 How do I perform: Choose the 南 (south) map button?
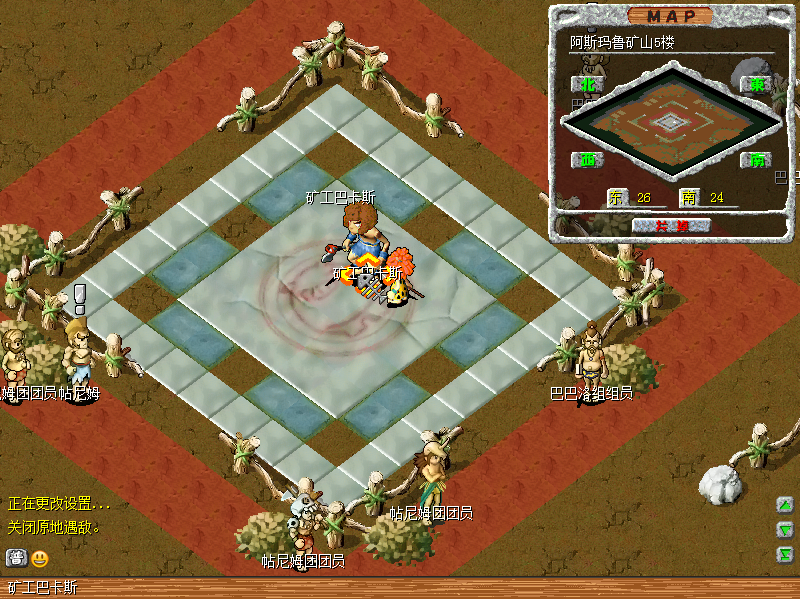point(755,159)
